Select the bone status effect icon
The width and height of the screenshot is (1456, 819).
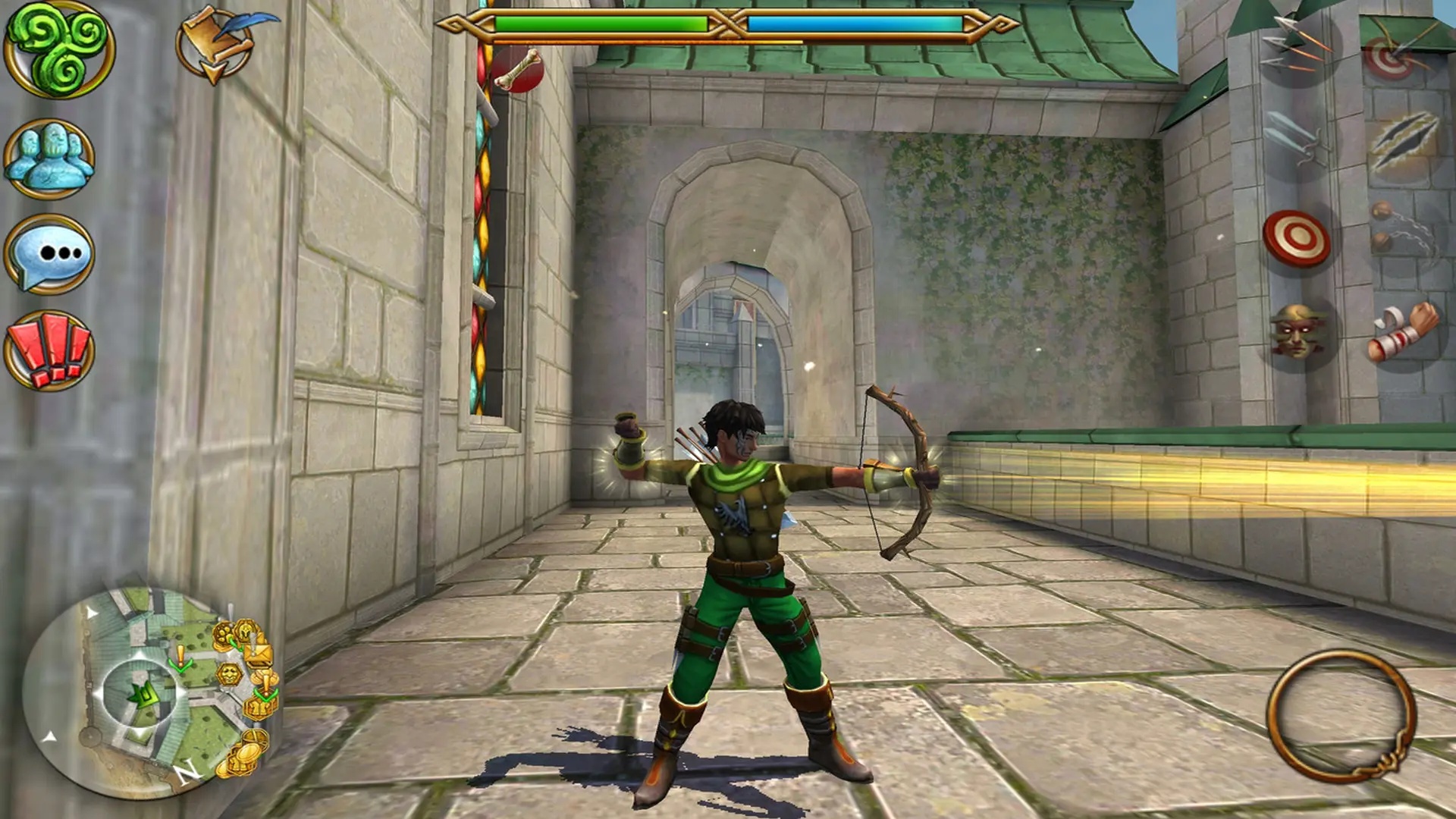517,70
